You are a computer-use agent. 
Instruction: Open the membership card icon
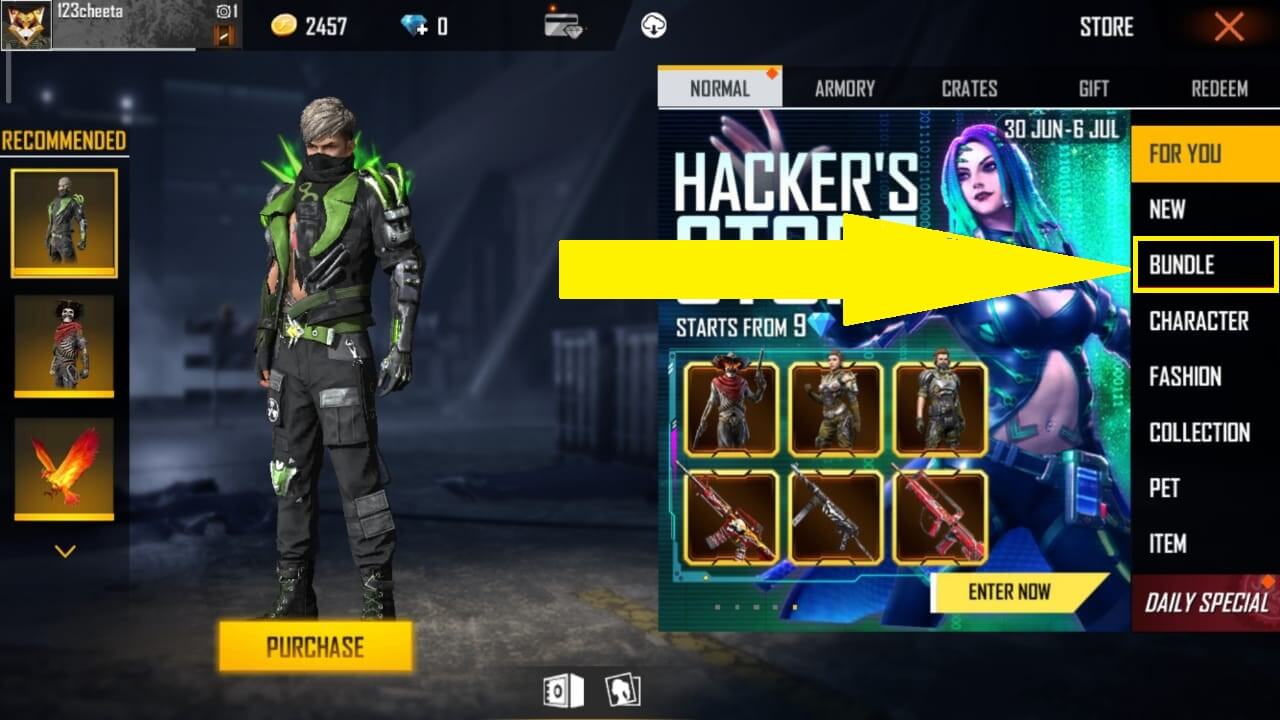(x=561, y=25)
